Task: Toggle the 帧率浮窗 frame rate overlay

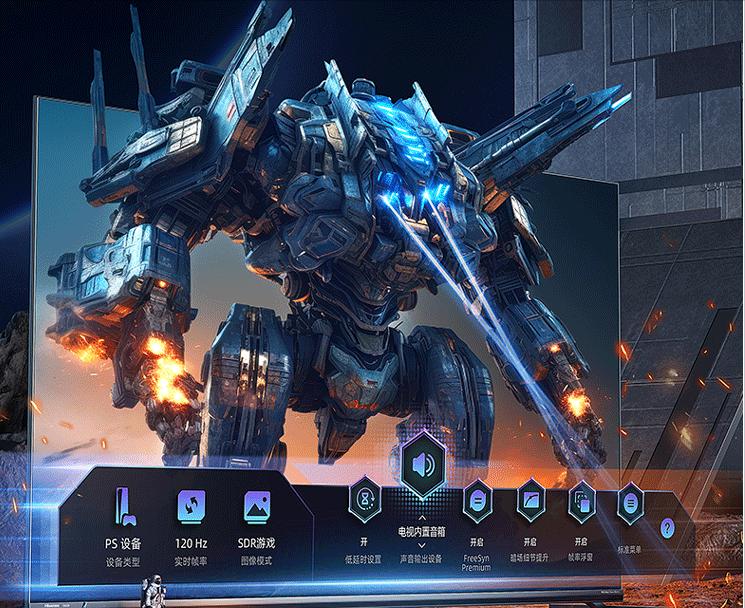Action: [581, 499]
